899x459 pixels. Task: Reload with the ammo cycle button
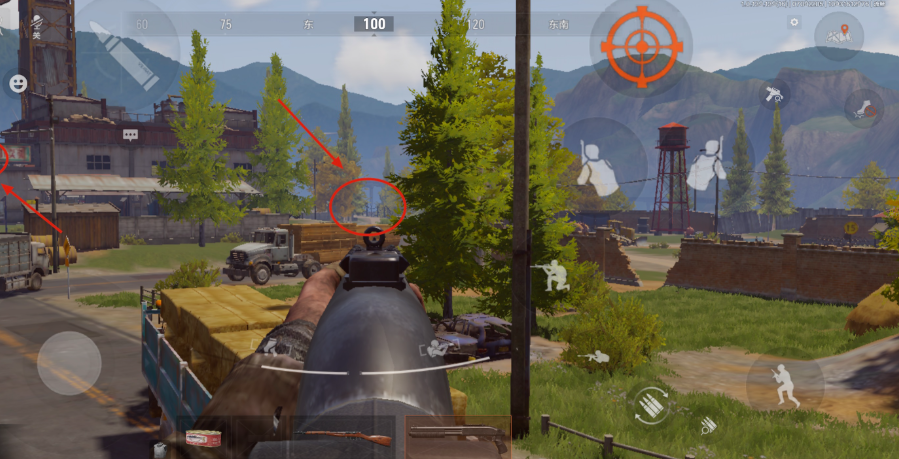coord(650,404)
